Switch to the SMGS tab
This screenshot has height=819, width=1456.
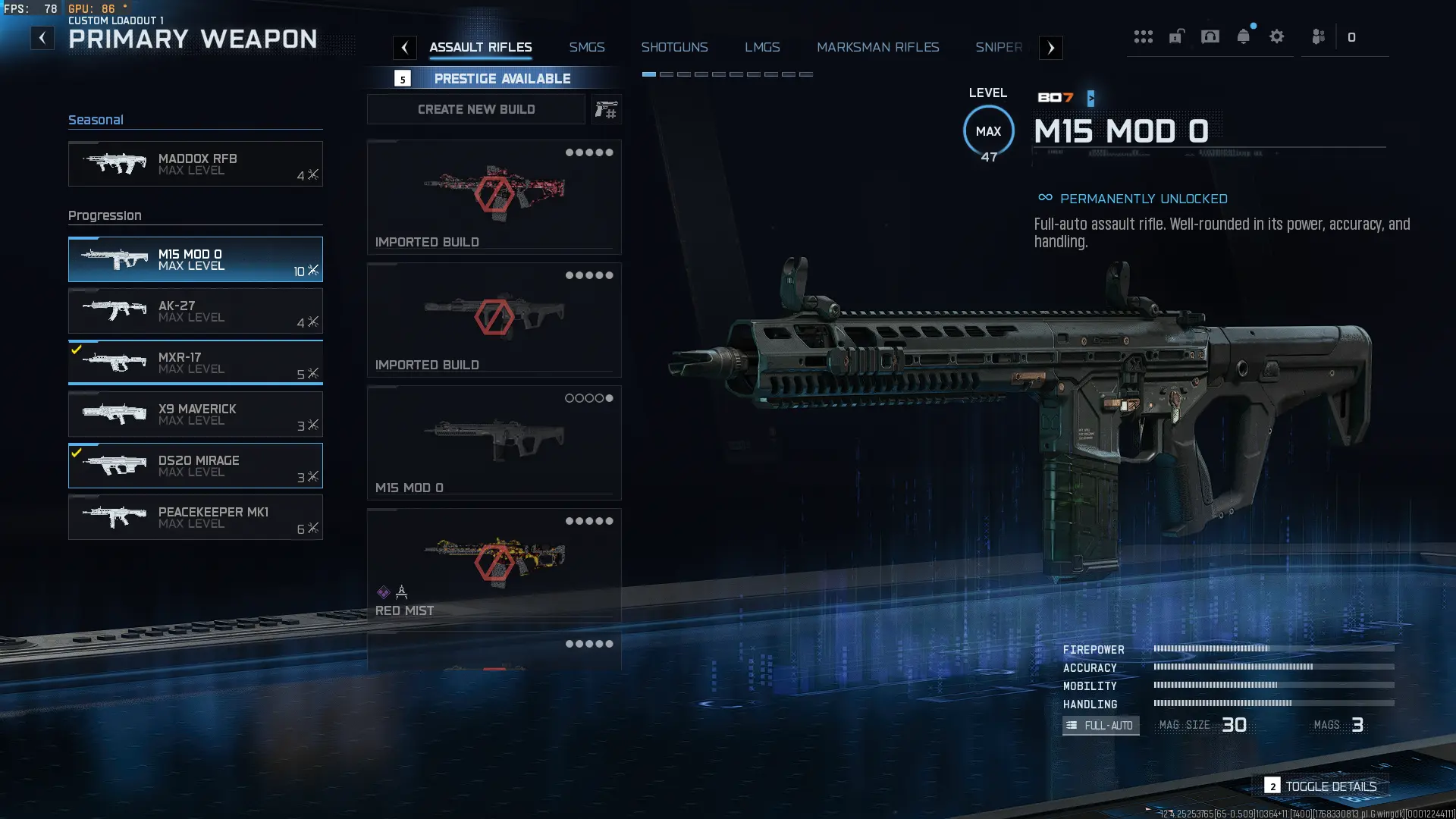click(x=587, y=47)
